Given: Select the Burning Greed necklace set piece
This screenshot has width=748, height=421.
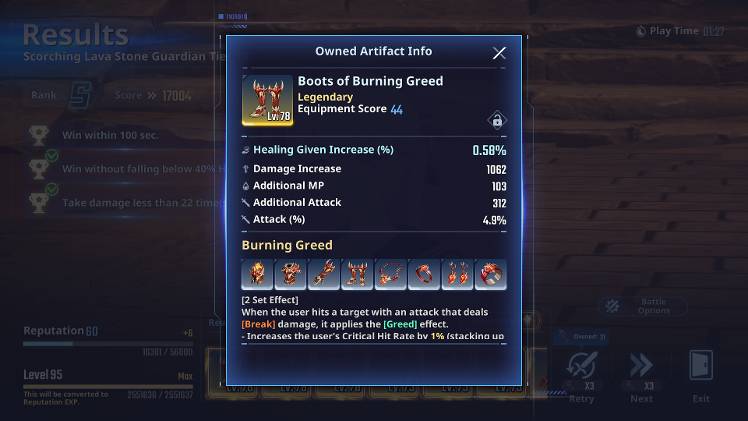Looking at the screenshot, I should pyautogui.click(x=390, y=273).
